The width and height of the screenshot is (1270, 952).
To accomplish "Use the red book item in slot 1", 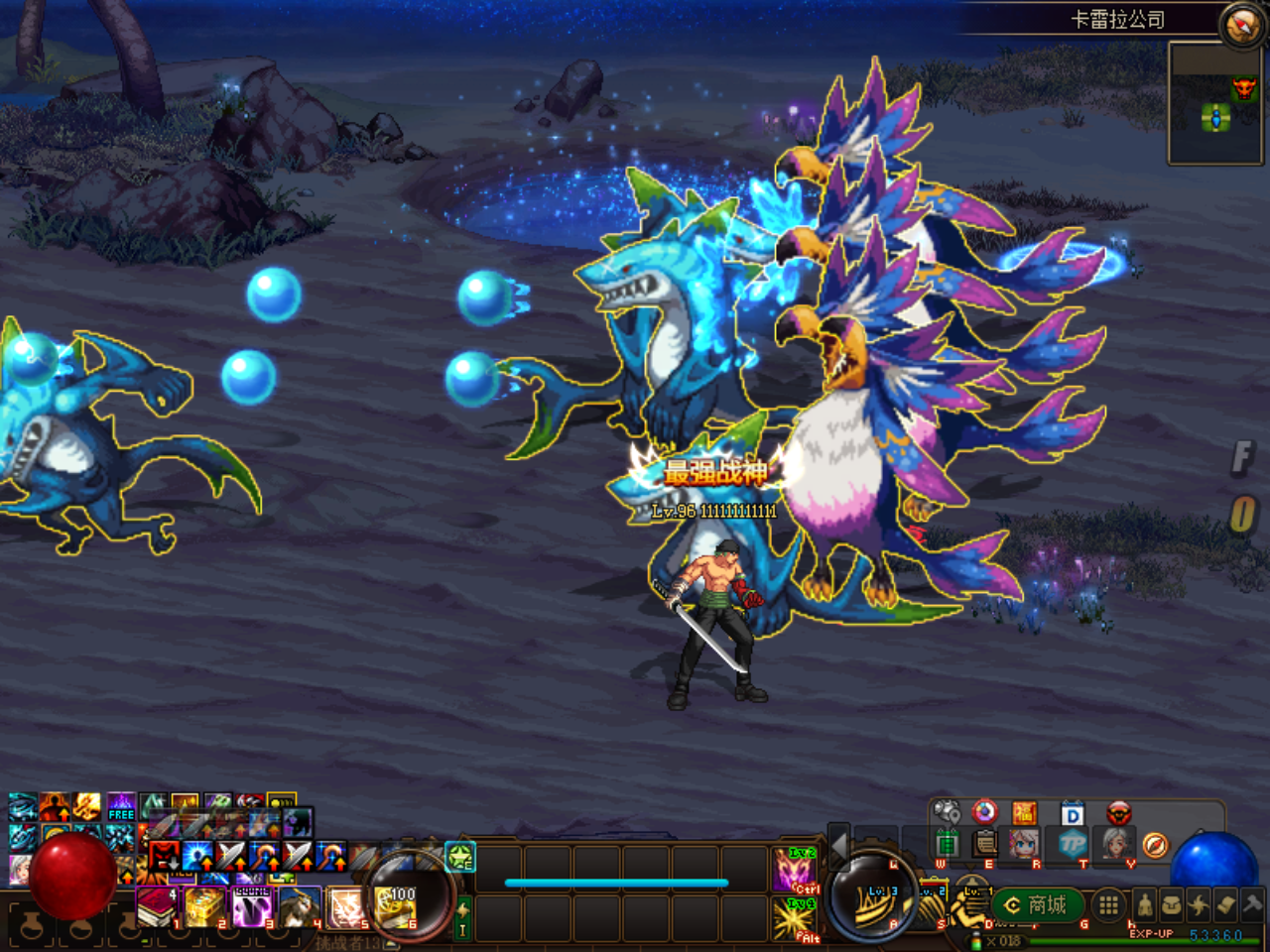I will [156, 906].
